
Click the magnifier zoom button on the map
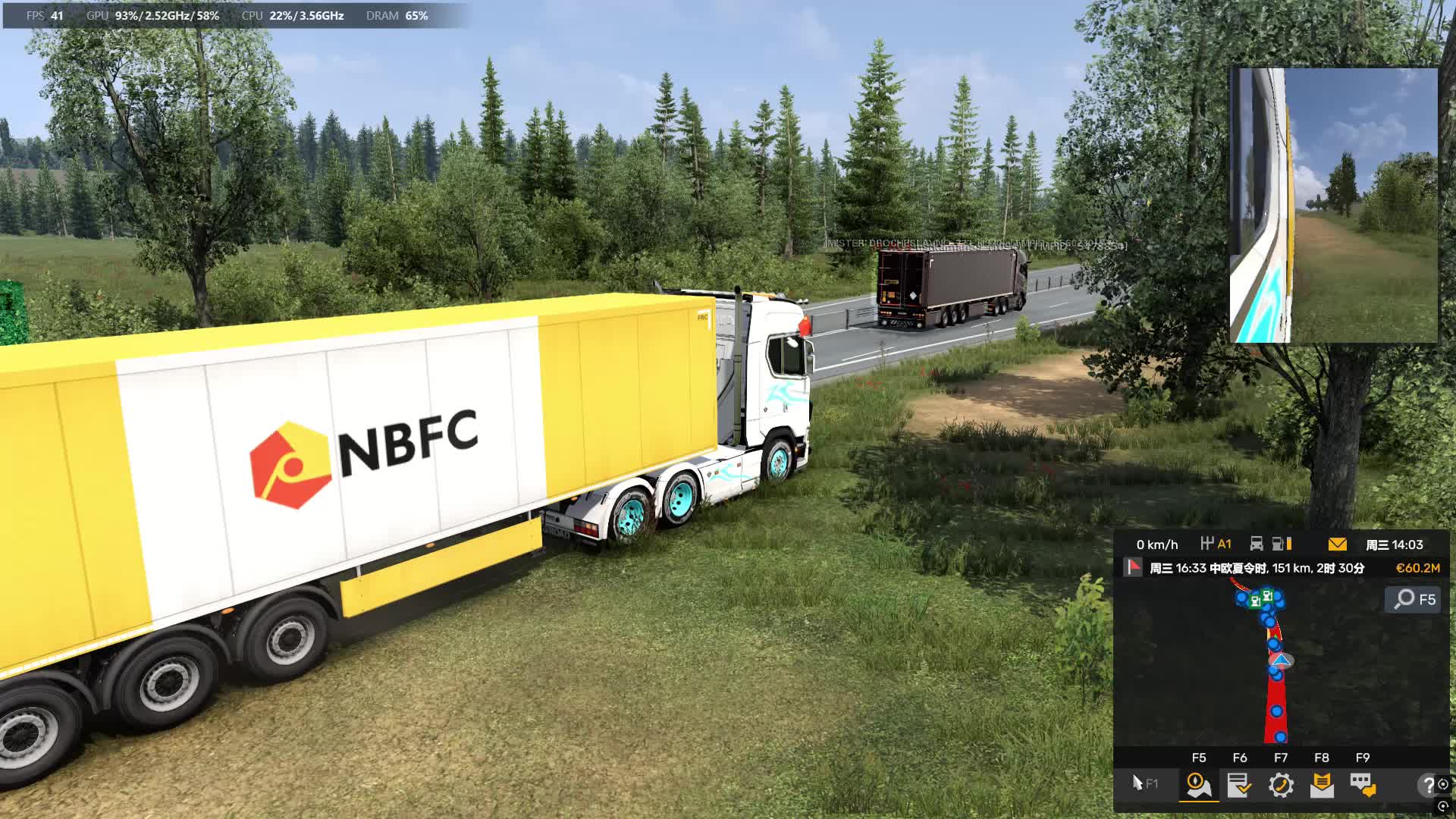(x=1414, y=600)
